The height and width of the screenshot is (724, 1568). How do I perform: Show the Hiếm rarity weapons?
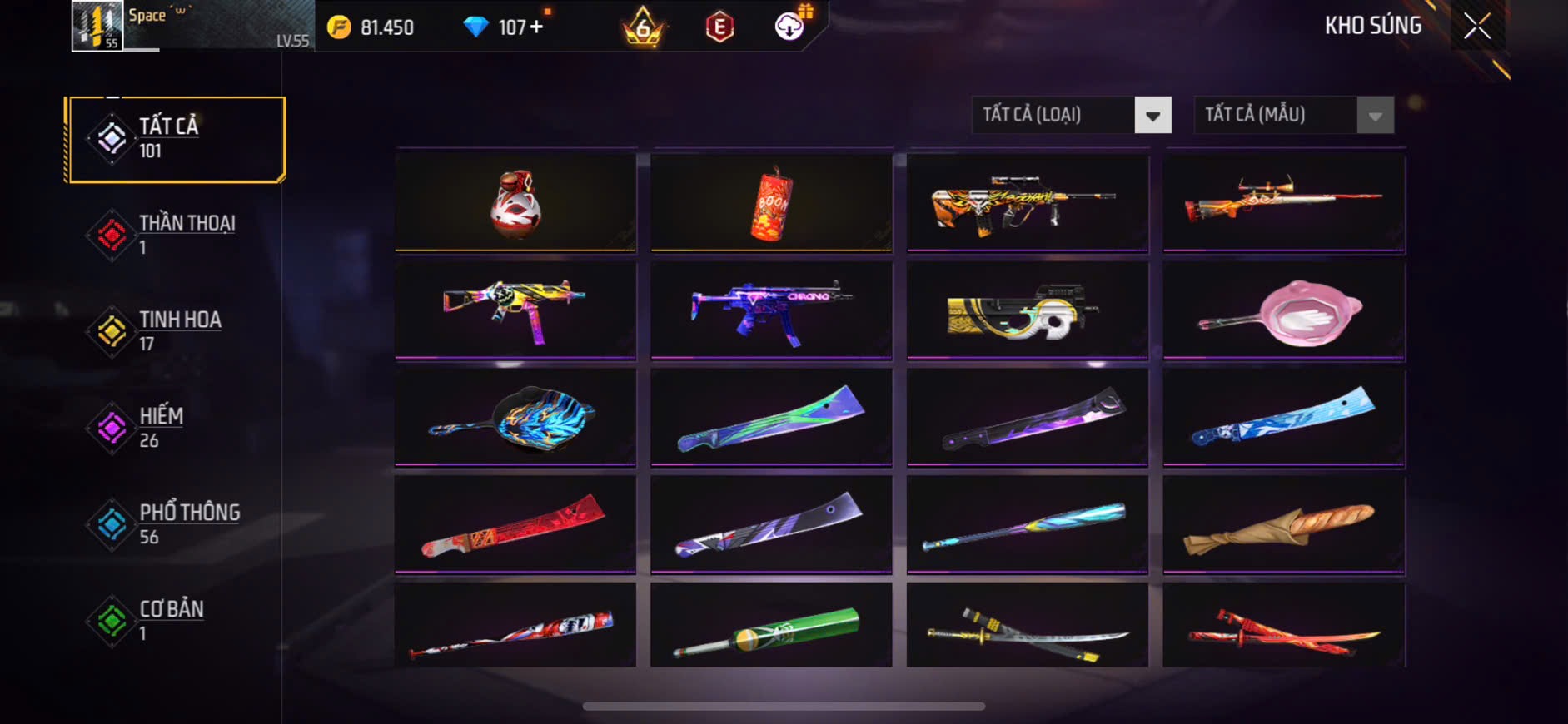tap(177, 428)
